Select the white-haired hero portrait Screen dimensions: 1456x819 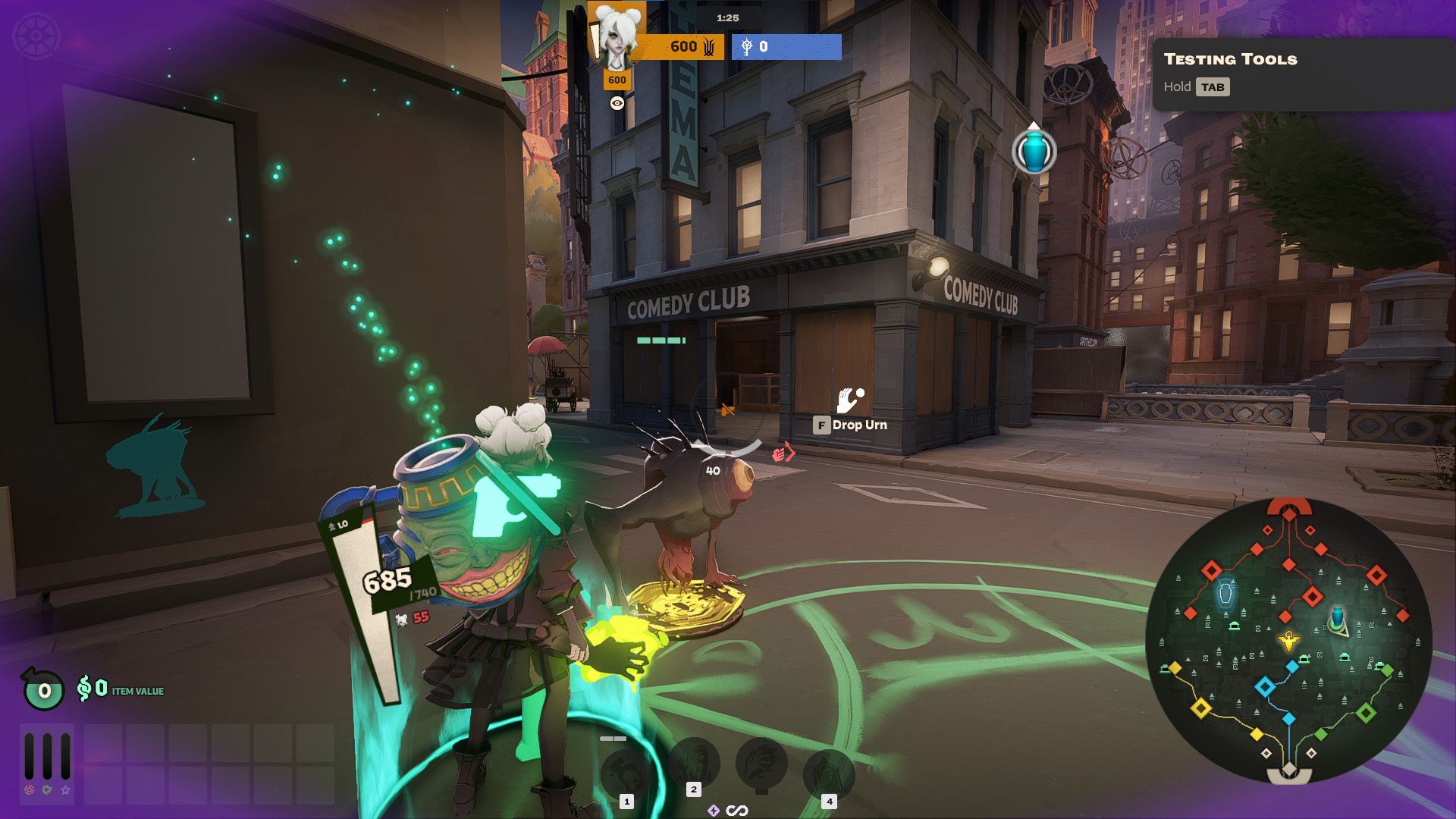[x=618, y=36]
